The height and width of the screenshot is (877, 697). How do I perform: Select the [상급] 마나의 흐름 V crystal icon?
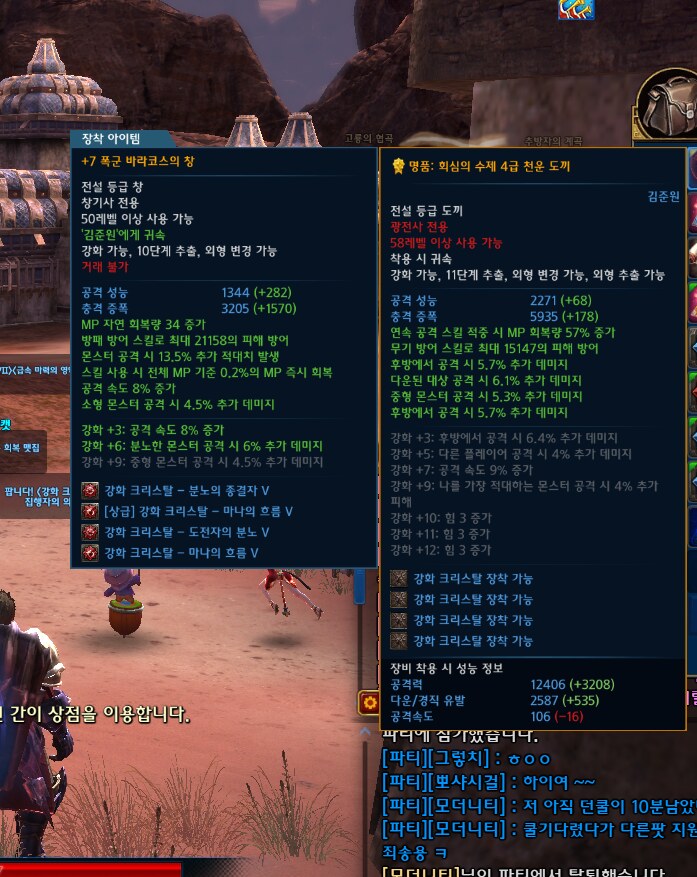90,511
